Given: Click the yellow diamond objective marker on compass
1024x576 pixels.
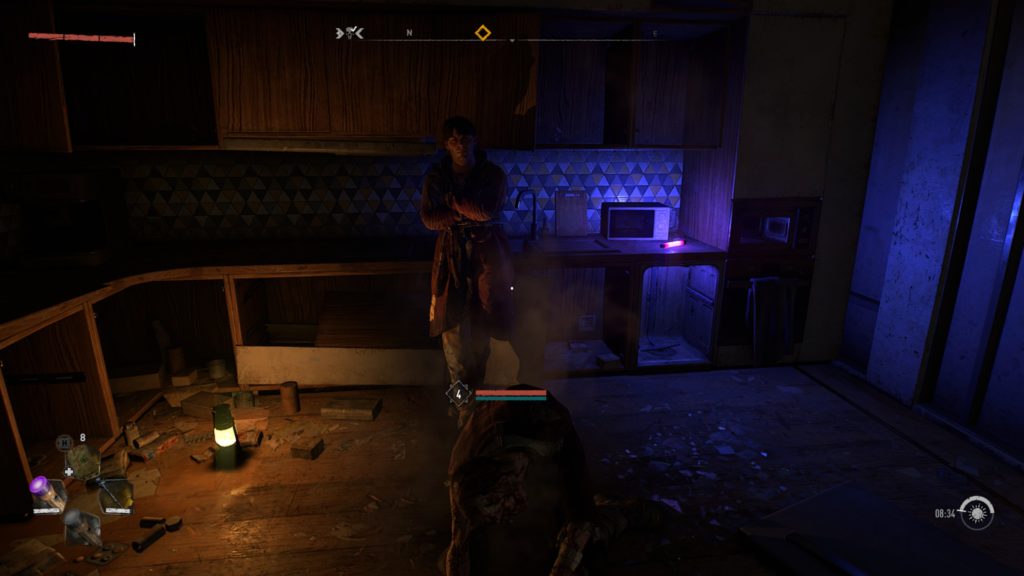Looking at the screenshot, I should [482, 33].
